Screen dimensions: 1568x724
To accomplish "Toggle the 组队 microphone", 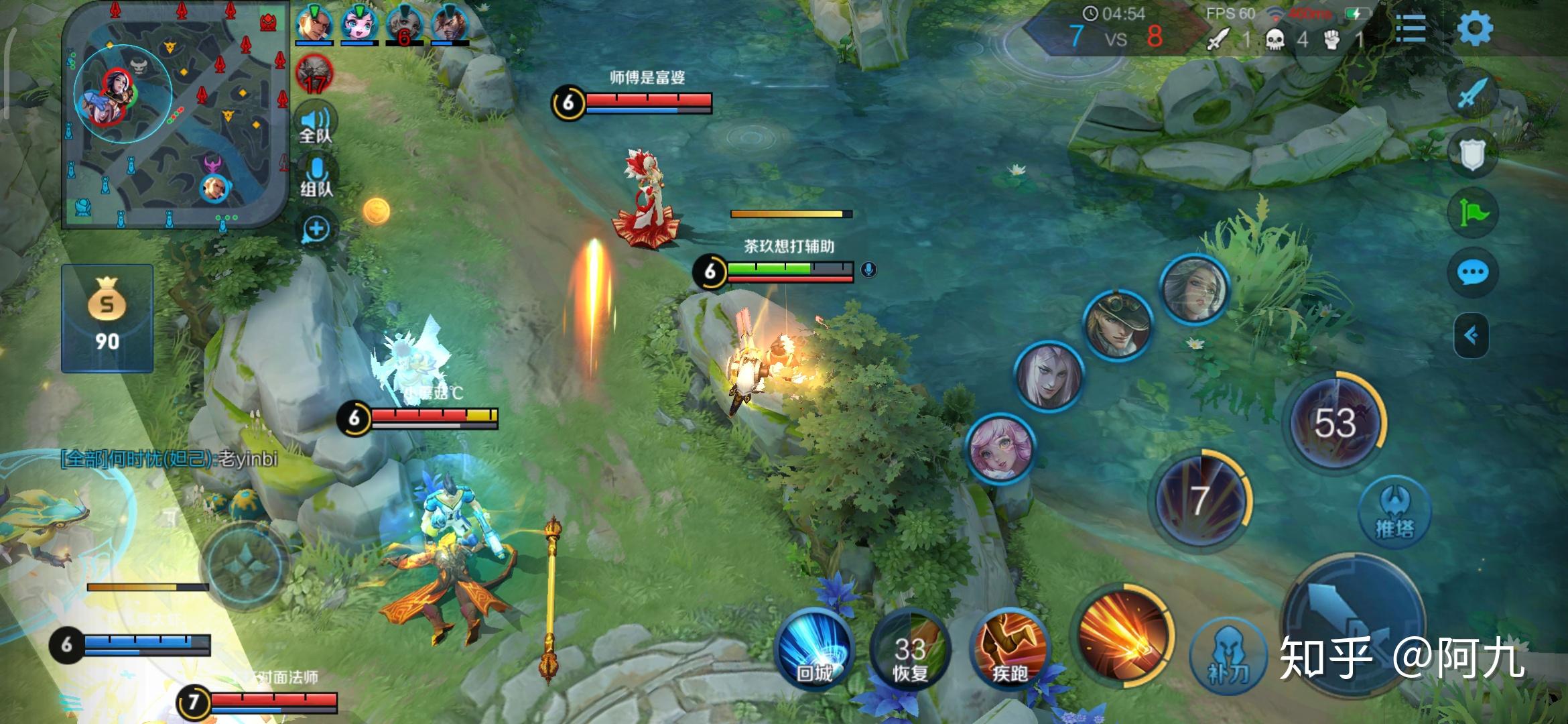I will pos(316,176).
